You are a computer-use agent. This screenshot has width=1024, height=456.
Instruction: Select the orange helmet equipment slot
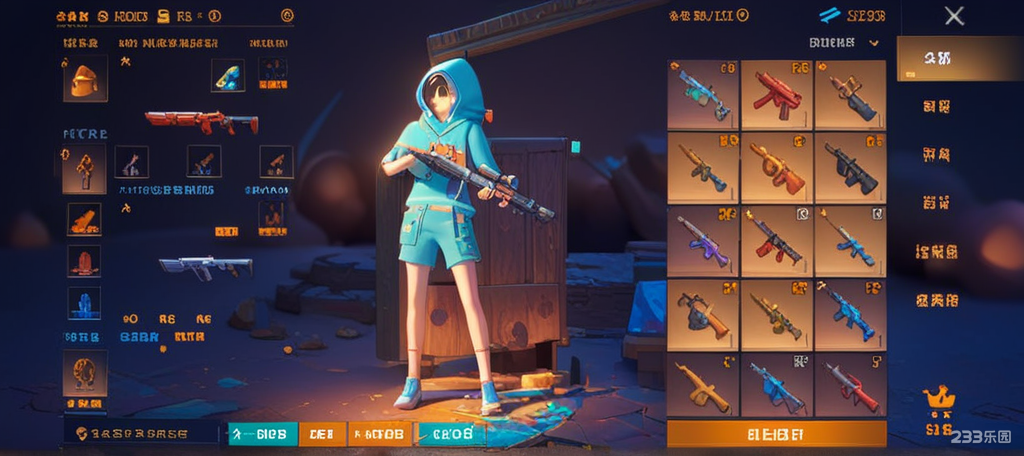tap(84, 80)
